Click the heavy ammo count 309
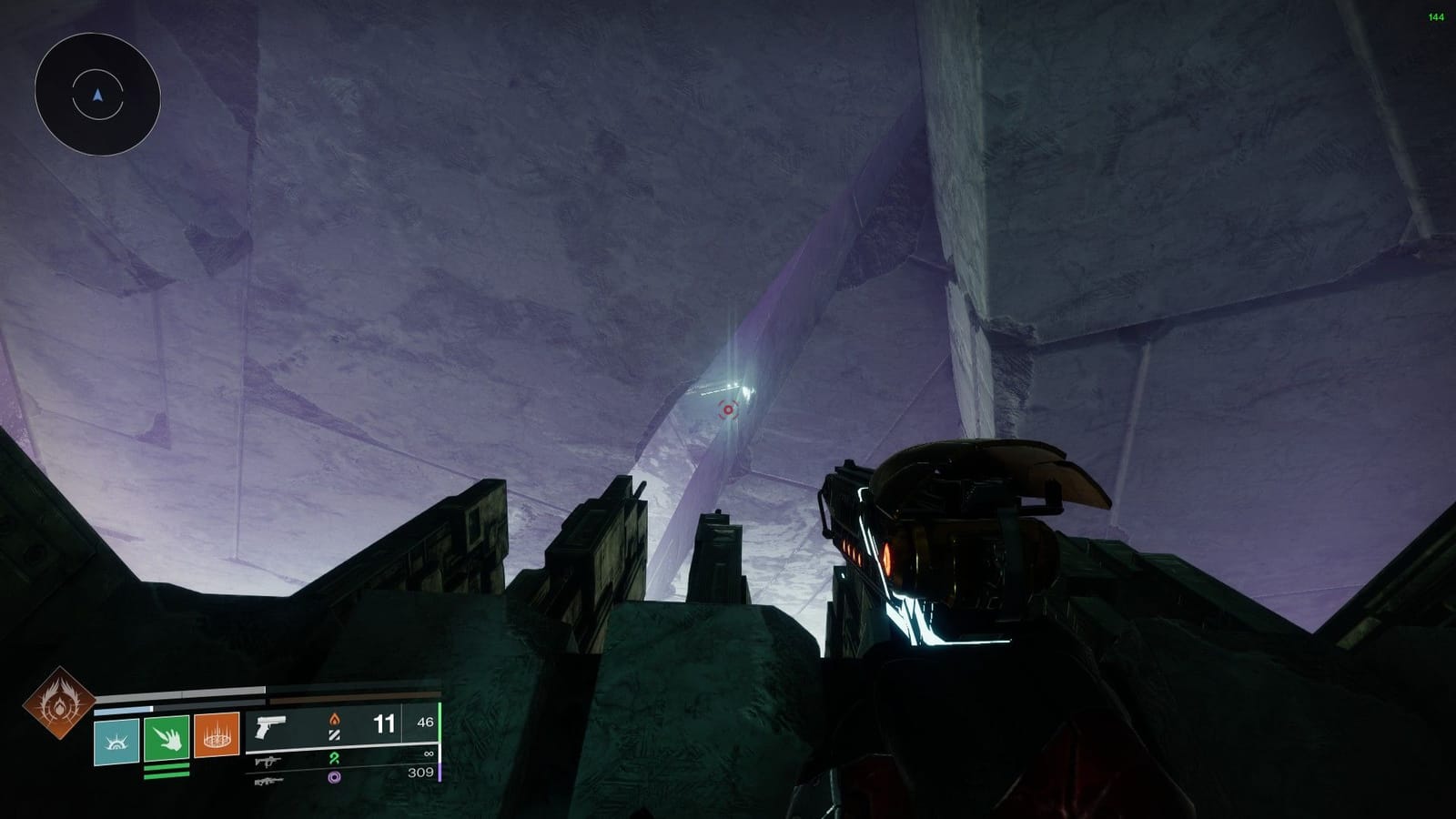 click(x=420, y=772)
